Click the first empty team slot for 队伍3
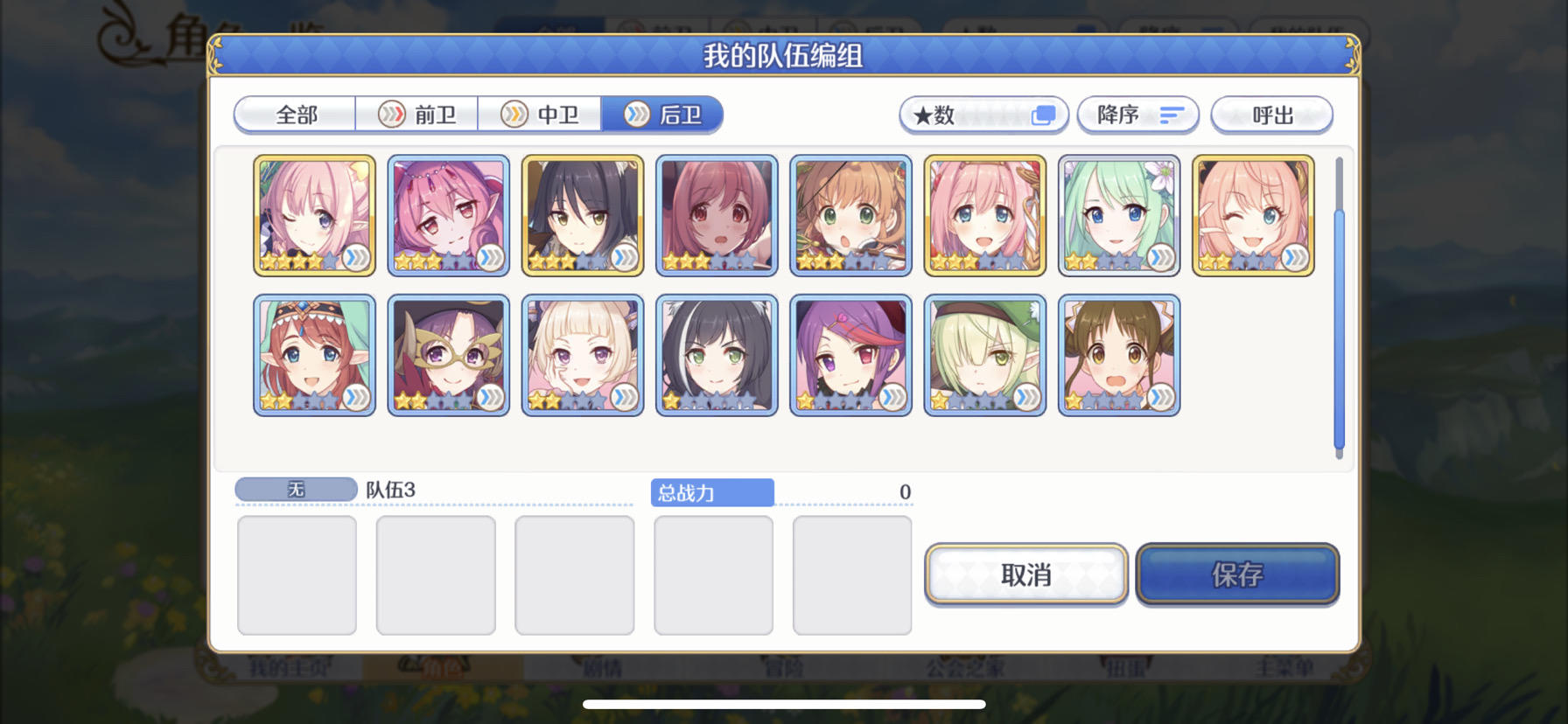This screenshot has width=1568, height=724. [x=297, y=574]
